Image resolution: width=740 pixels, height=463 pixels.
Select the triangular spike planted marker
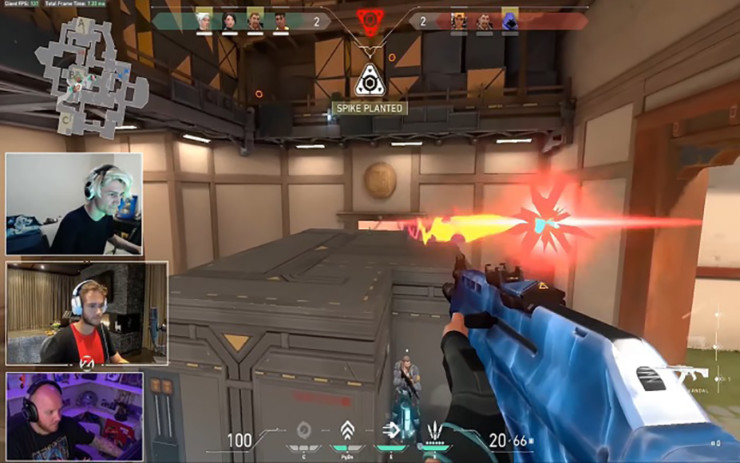coord(369,80)
